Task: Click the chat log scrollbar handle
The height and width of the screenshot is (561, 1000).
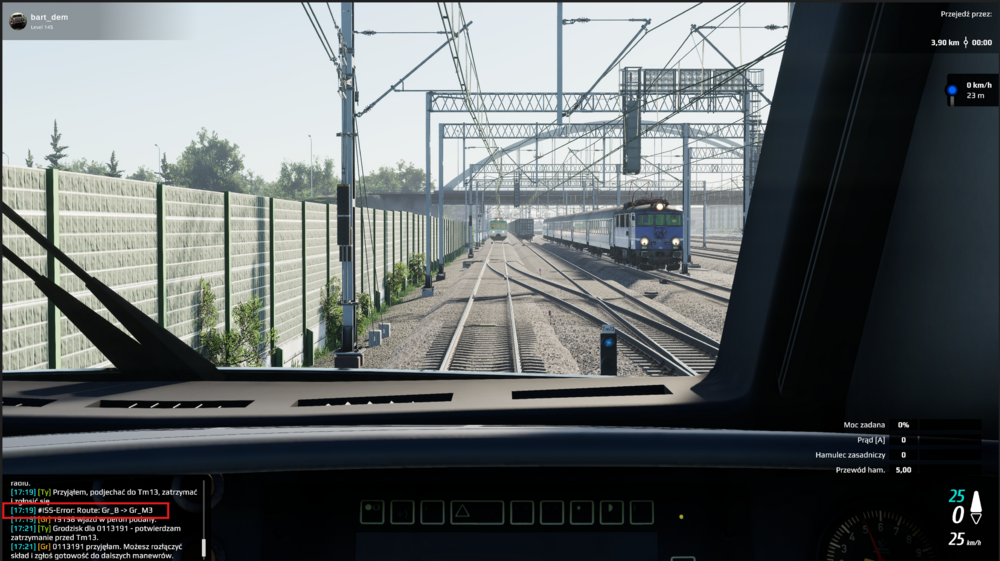Action: click(203, 546)
